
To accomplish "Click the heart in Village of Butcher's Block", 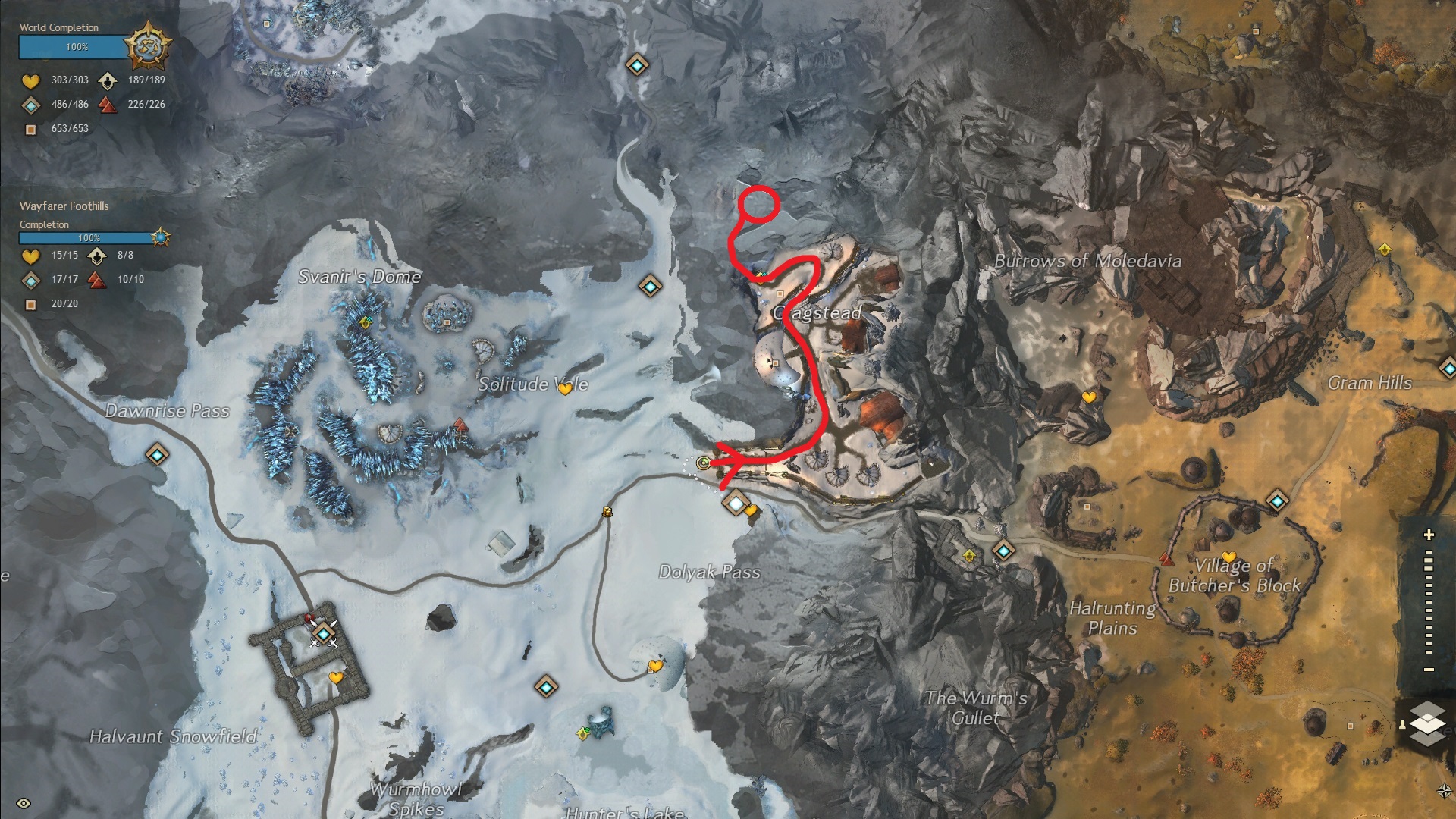I will pyautogui.click(x=1228, y=557).
